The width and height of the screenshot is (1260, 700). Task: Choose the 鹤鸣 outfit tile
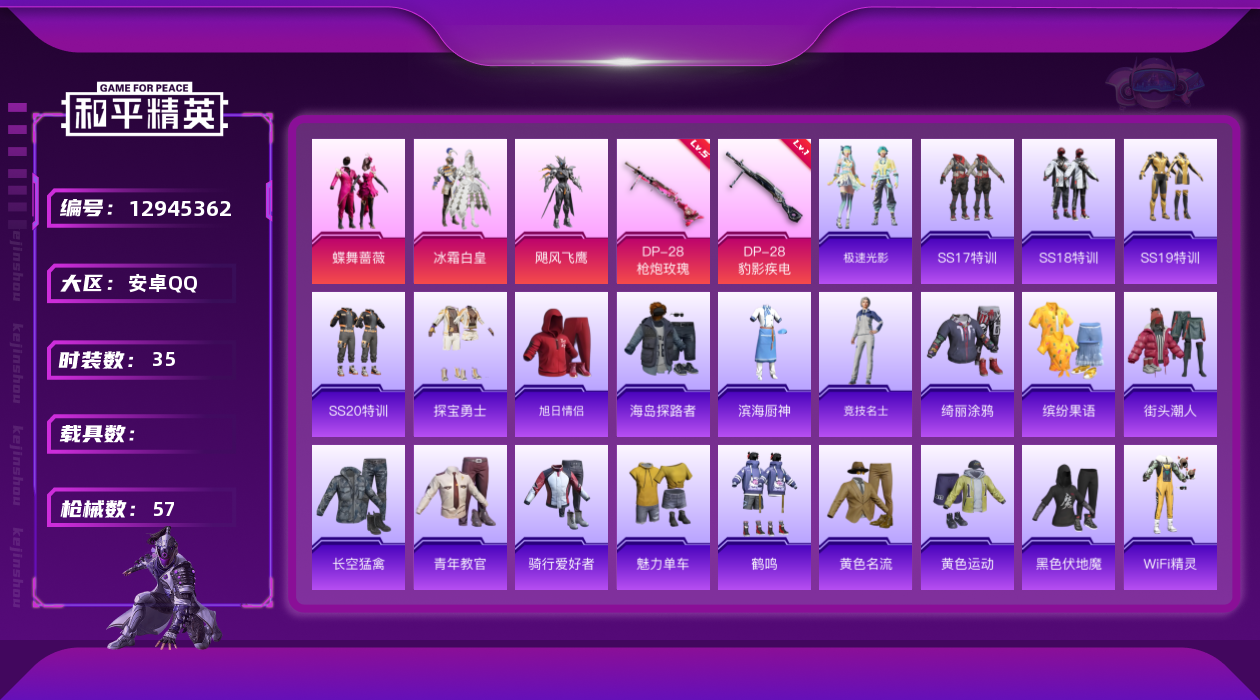764,517
